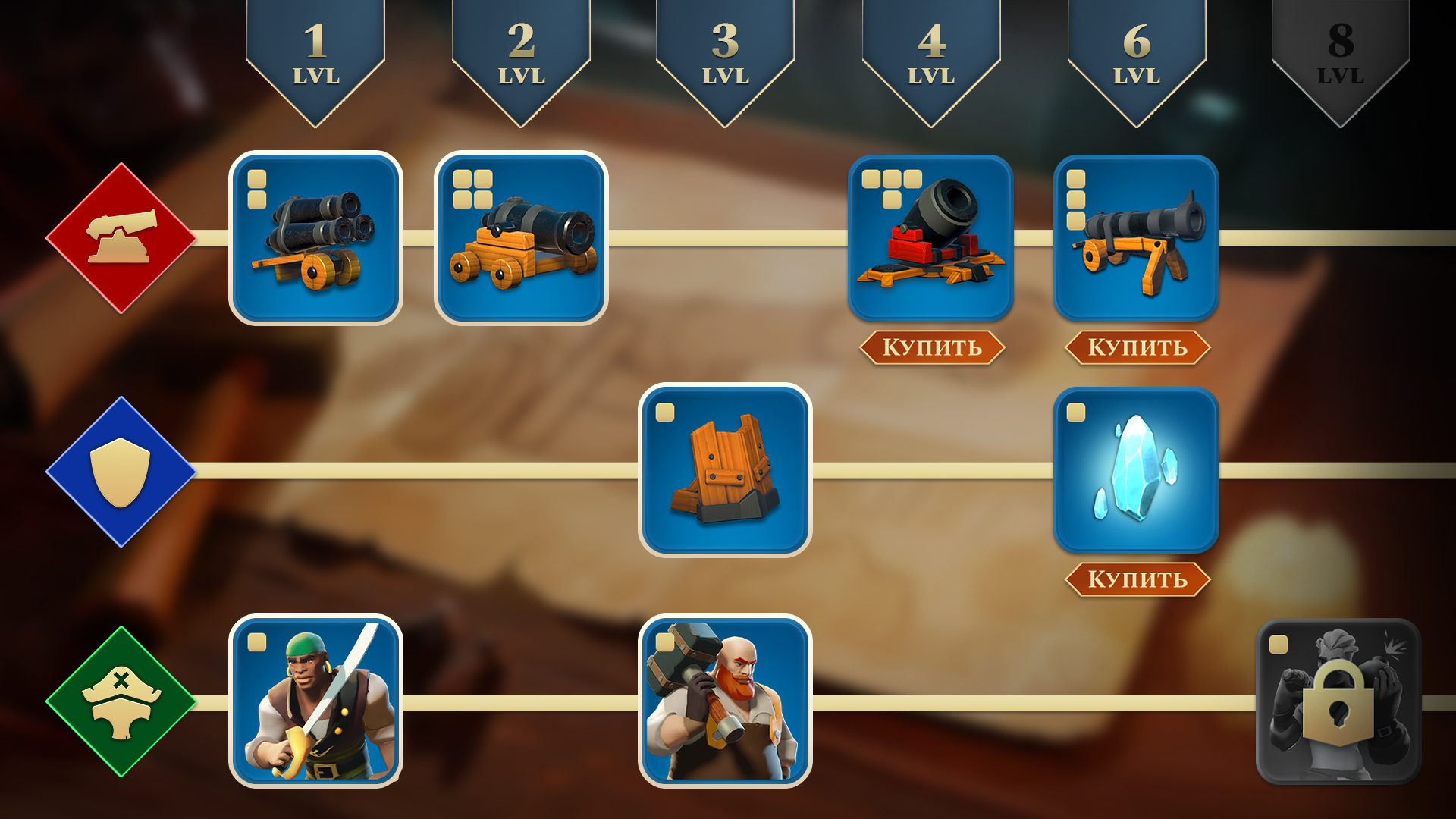The image size is (1456, 819).
Task: Choose the level 2 wooden-carriage cannon
Action: [521, 238]
